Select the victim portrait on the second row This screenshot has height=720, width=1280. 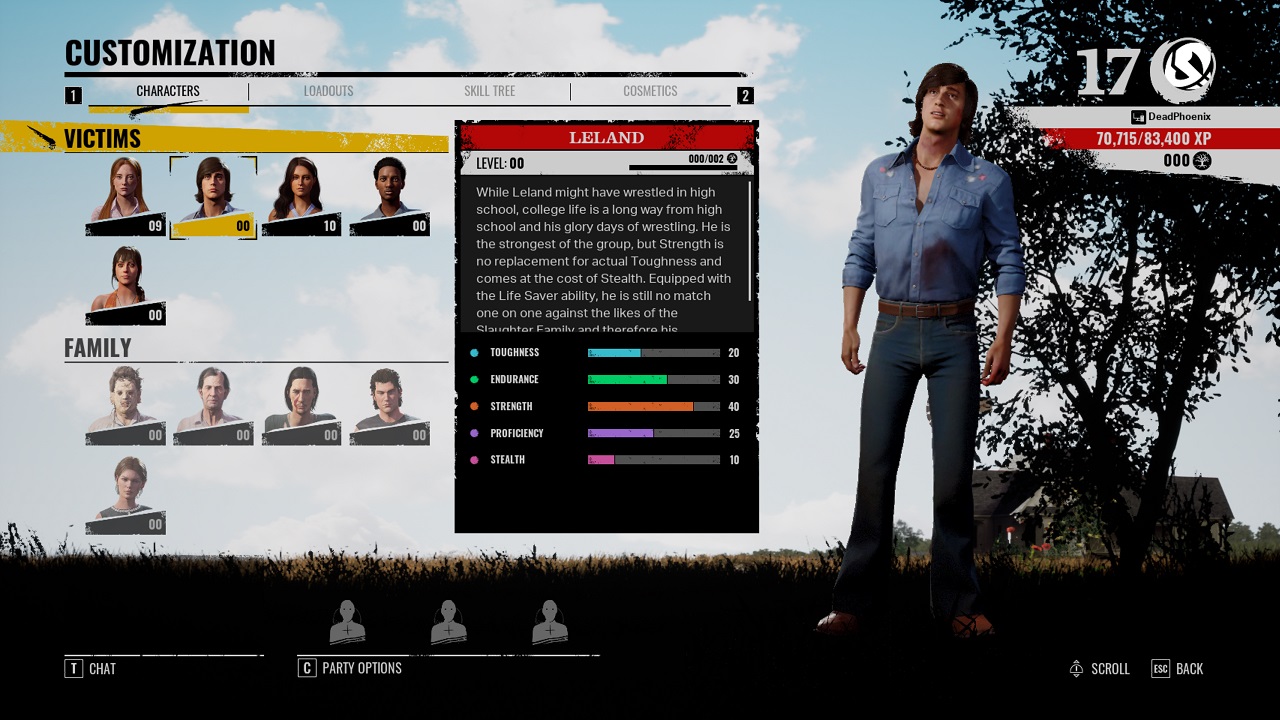[124, 285]
